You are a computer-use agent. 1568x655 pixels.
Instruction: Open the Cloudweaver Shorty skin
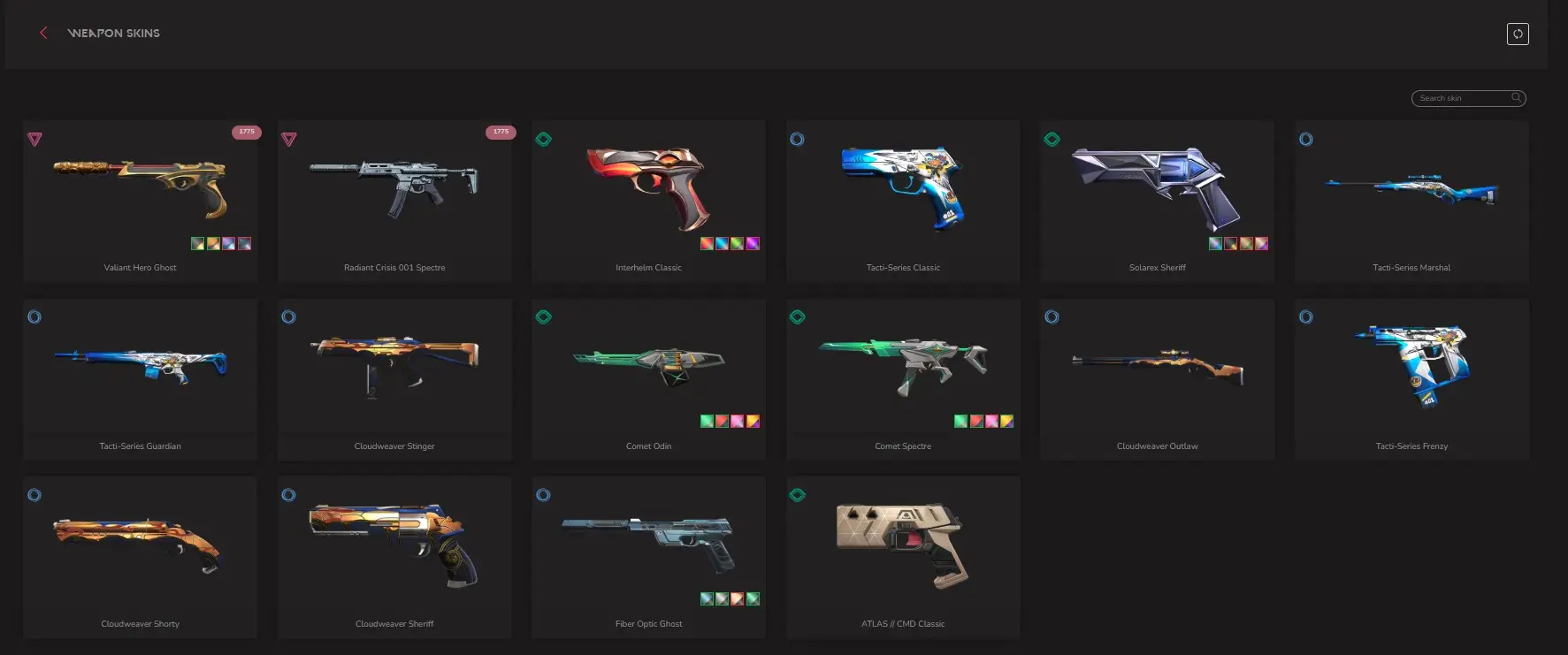141,557
